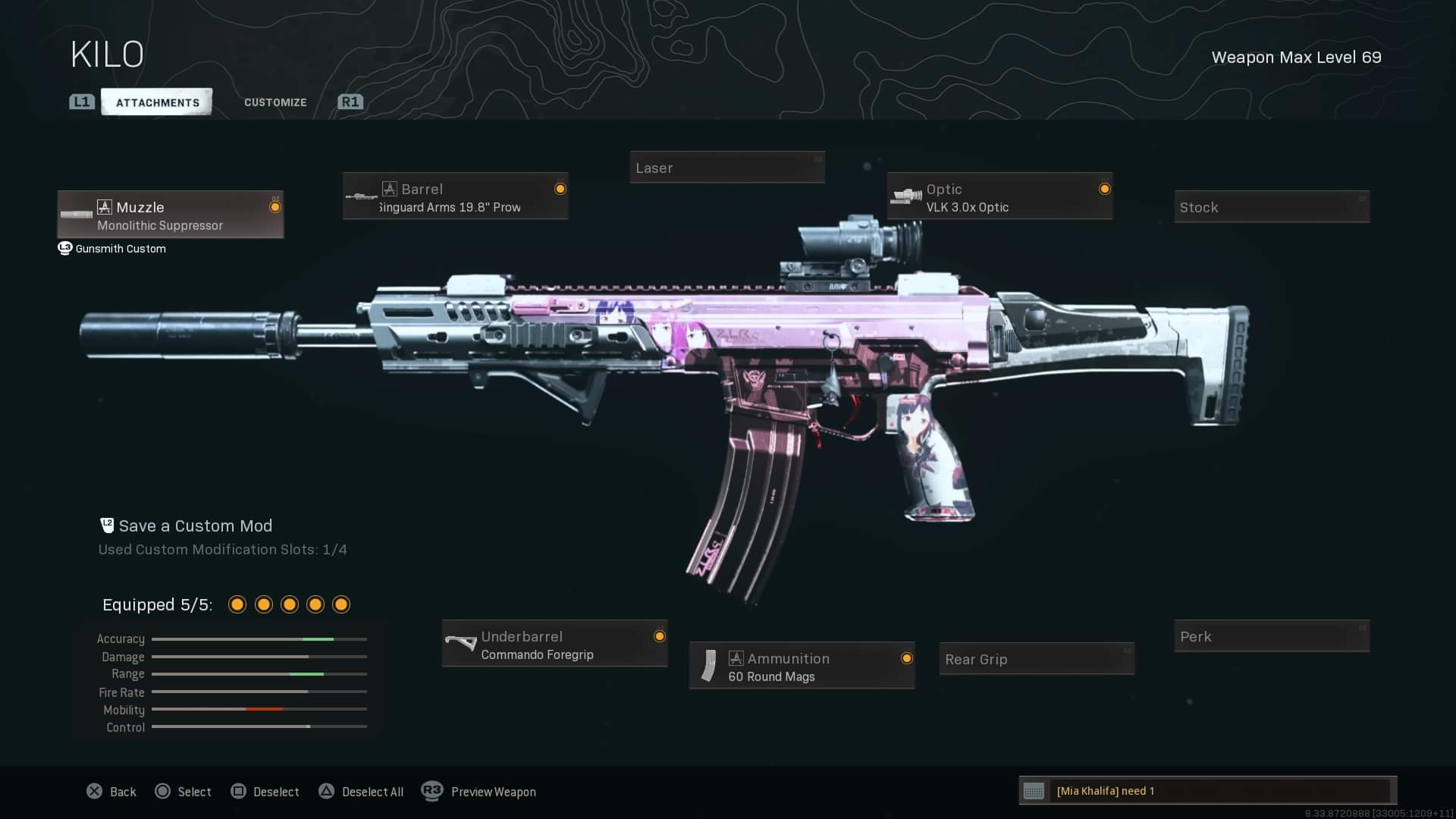1456x819 pixels.
Task: Open the VLK 3.0x Optic slot icon
Action: 908,196
